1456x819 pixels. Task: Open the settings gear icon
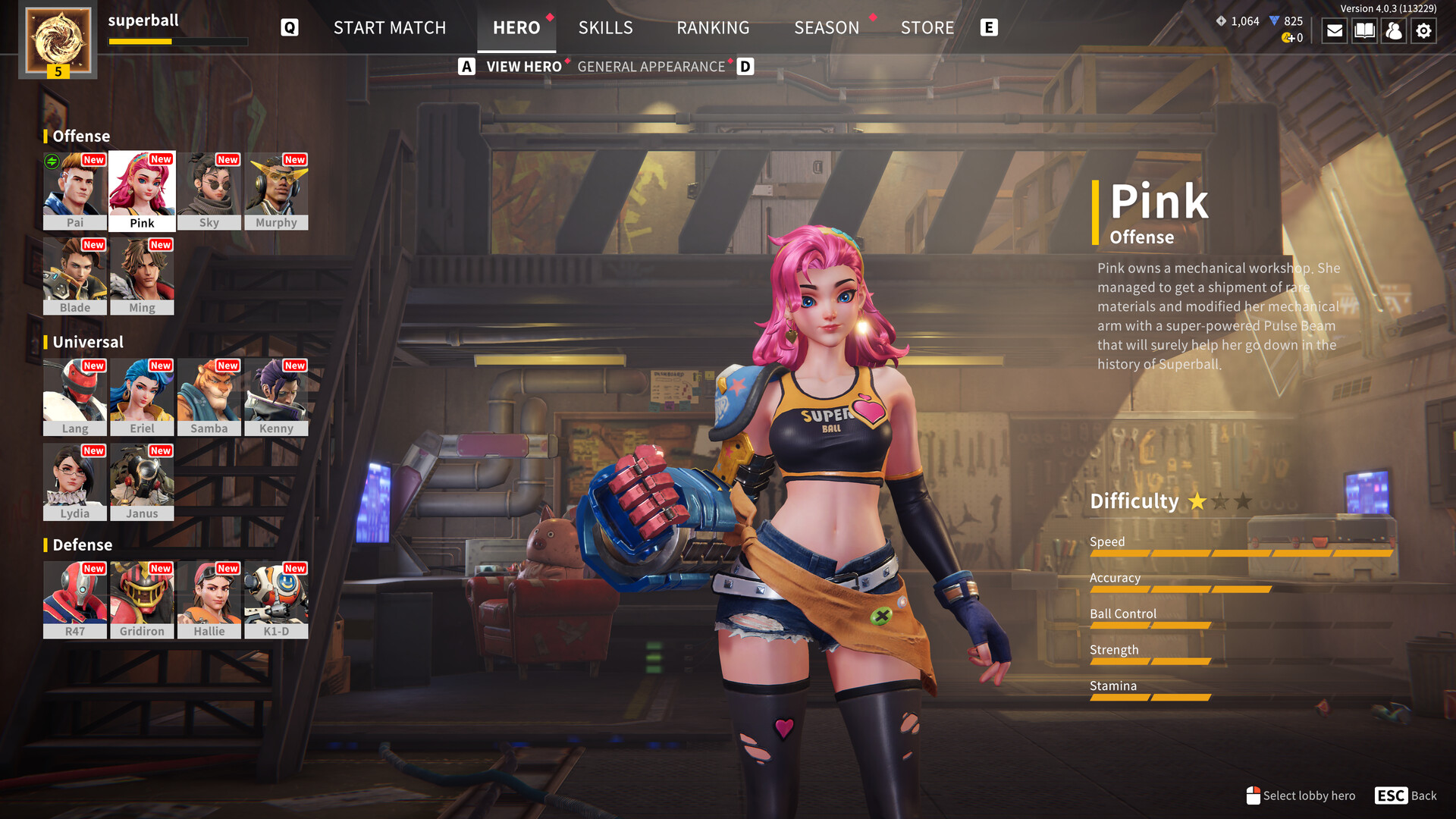pos(1423,31)
